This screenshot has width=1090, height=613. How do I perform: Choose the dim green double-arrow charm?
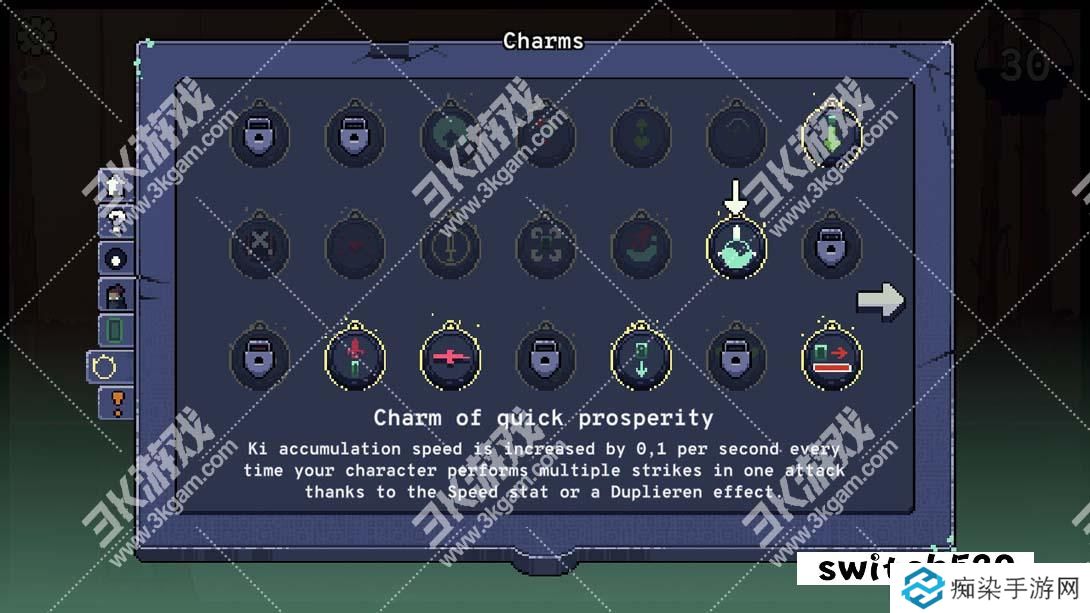pos(641,135)
